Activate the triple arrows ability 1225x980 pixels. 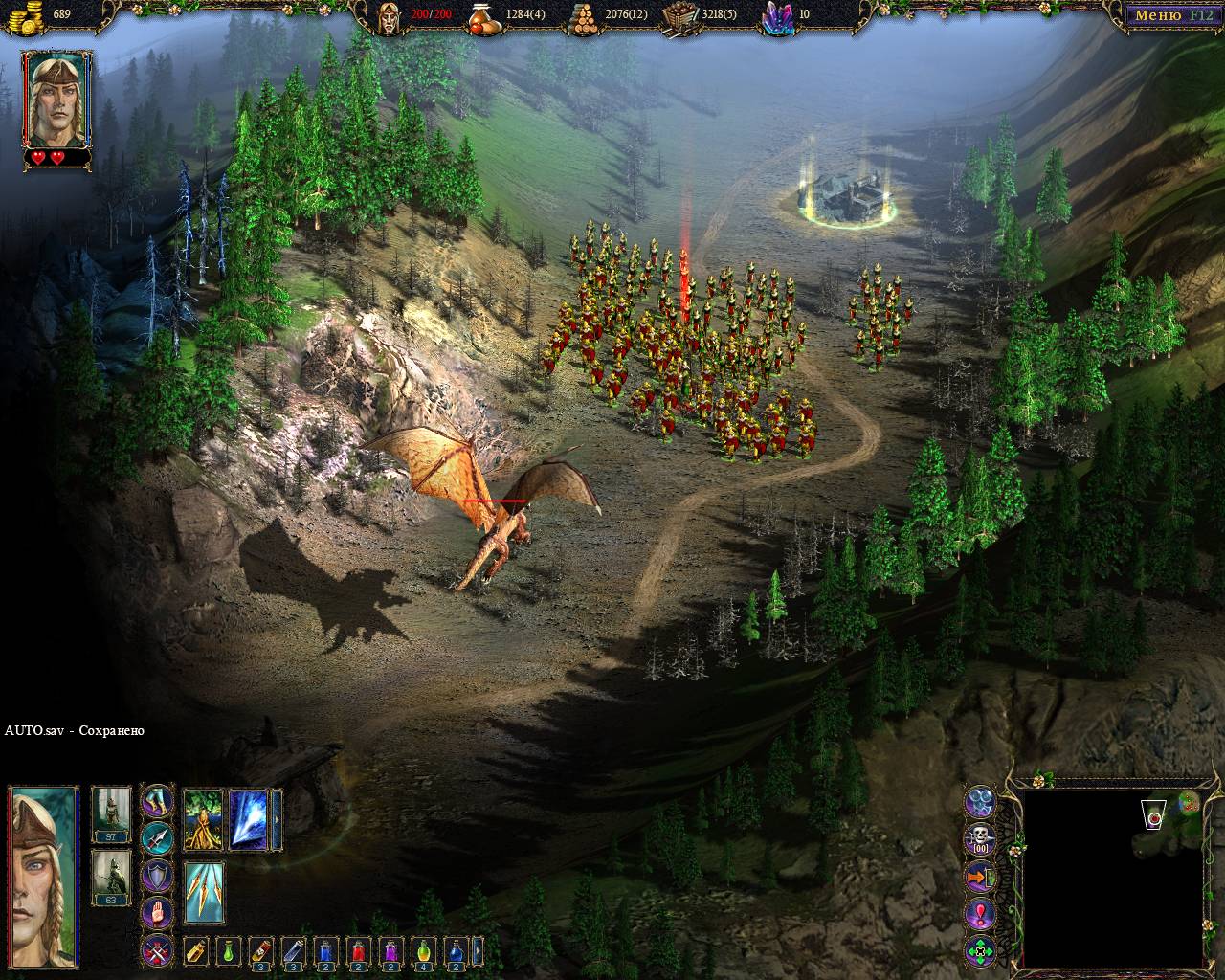click(x=203, y=892)
